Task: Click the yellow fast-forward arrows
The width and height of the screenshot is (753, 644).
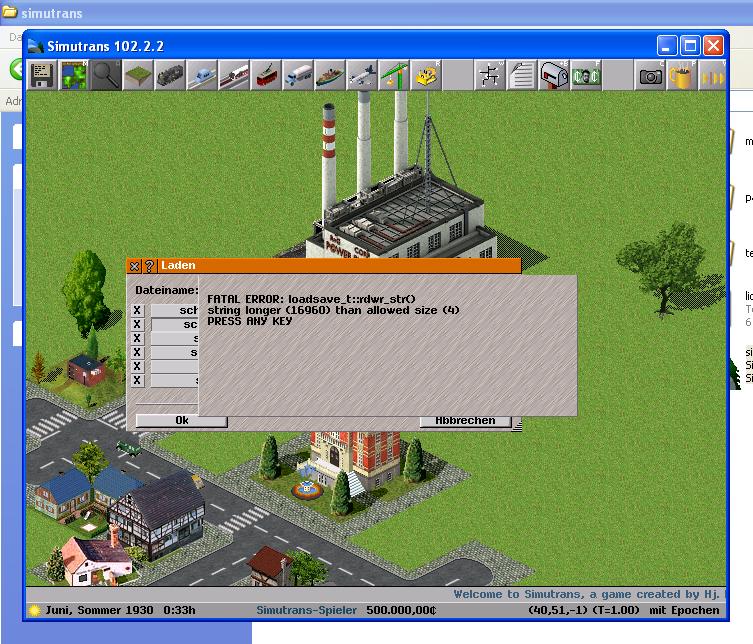Action: tap(713, 76)
